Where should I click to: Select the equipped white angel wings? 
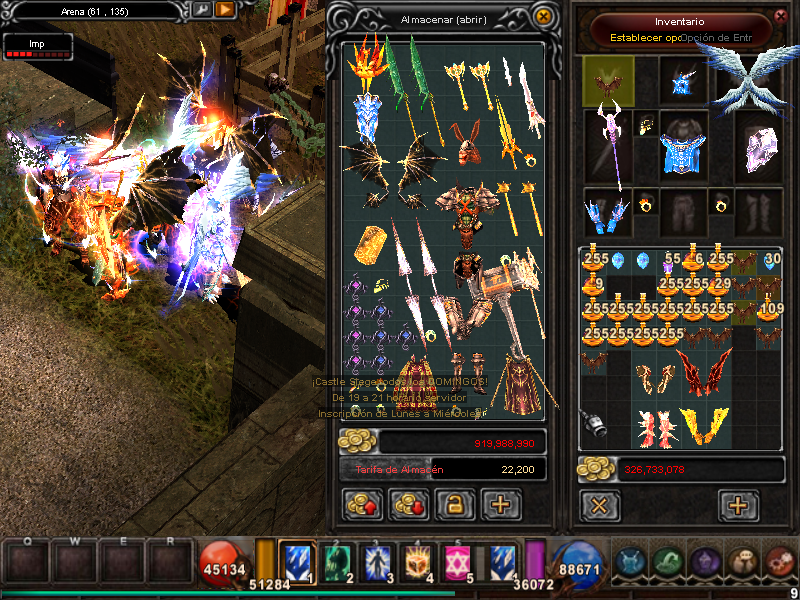[755, 78]
